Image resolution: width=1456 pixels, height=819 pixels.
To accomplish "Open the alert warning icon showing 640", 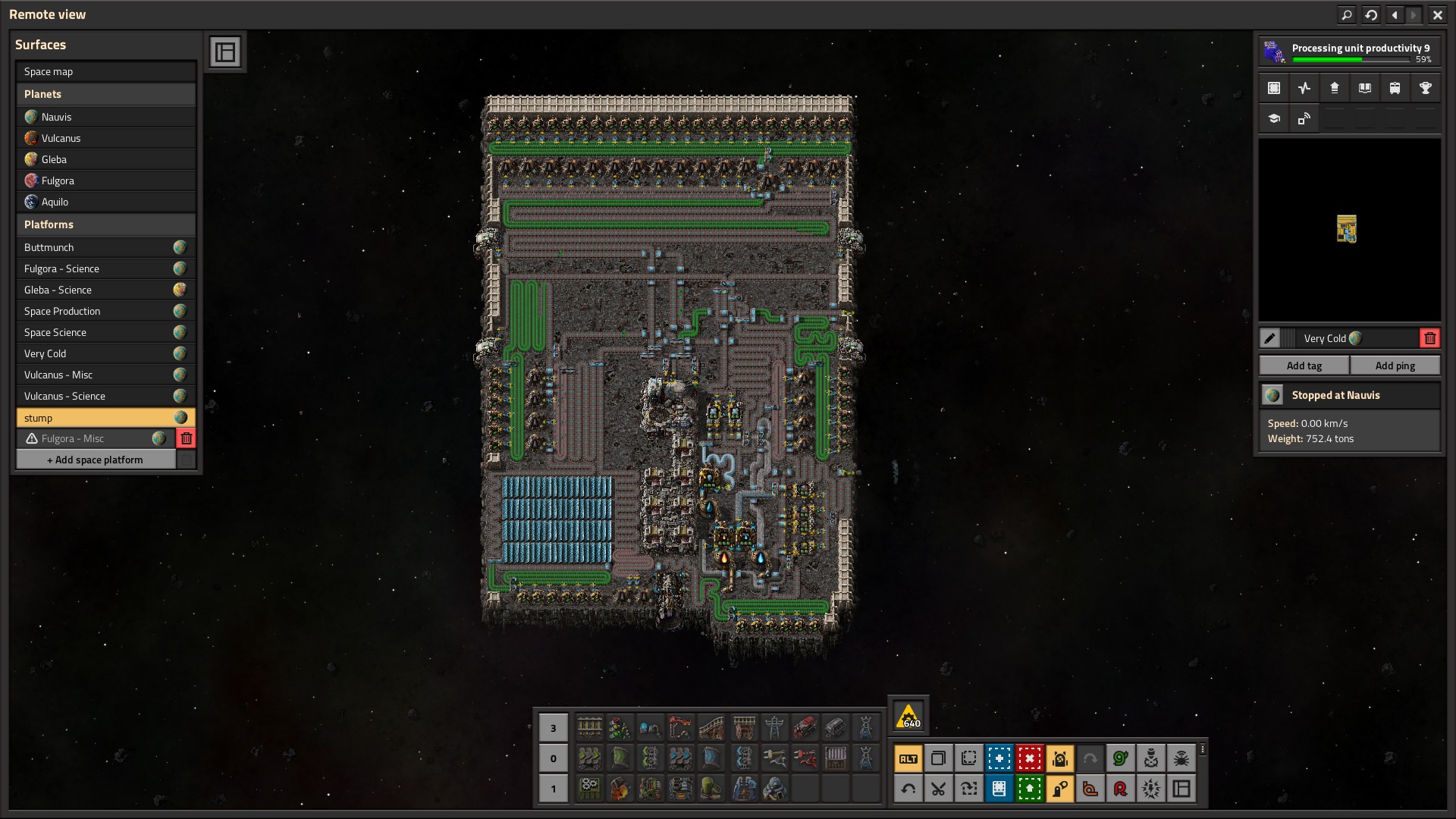I will tap(908, 716).
